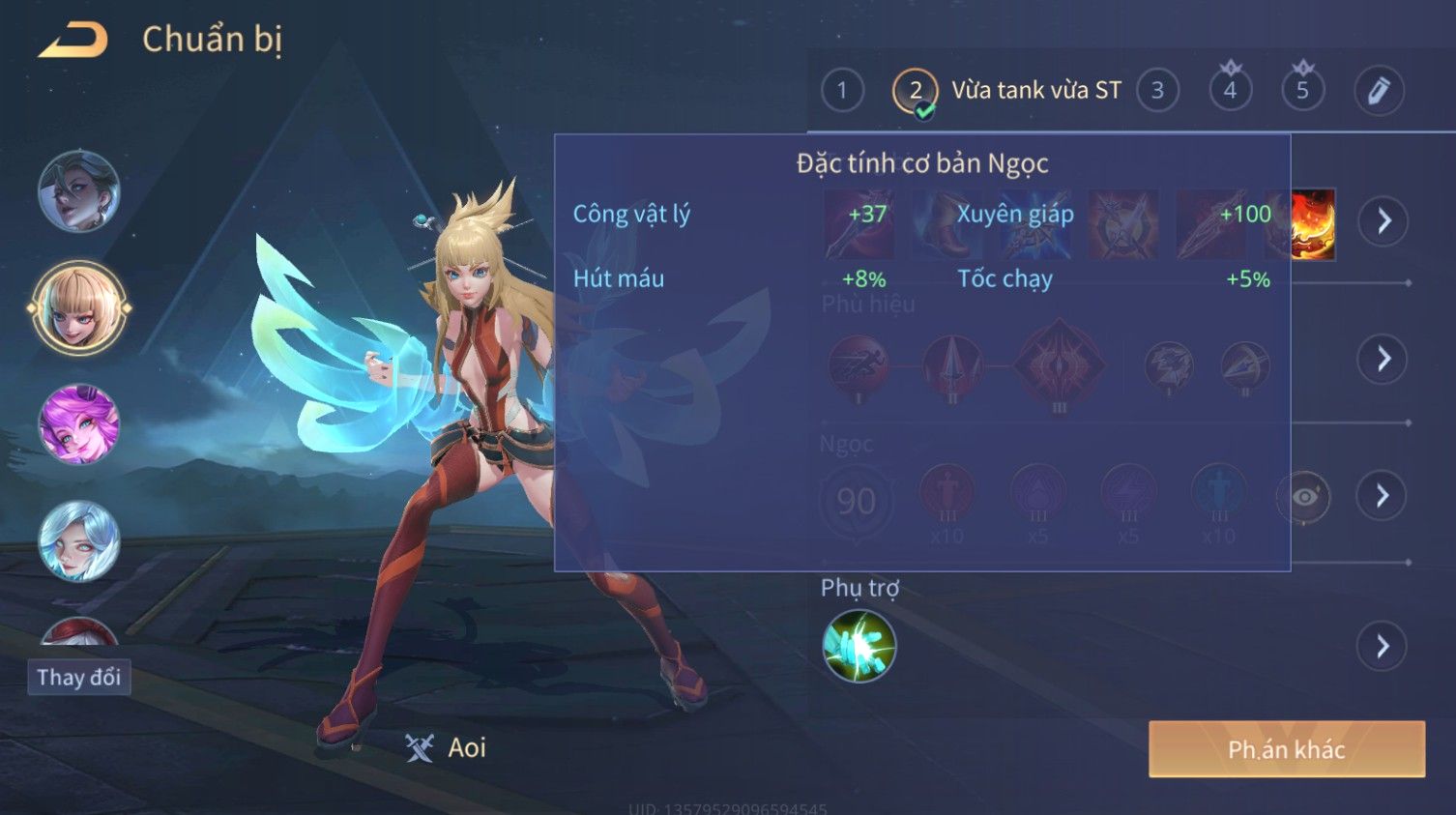
Task: Open the Phù hiệu arrow
Action: point(1383,359)
